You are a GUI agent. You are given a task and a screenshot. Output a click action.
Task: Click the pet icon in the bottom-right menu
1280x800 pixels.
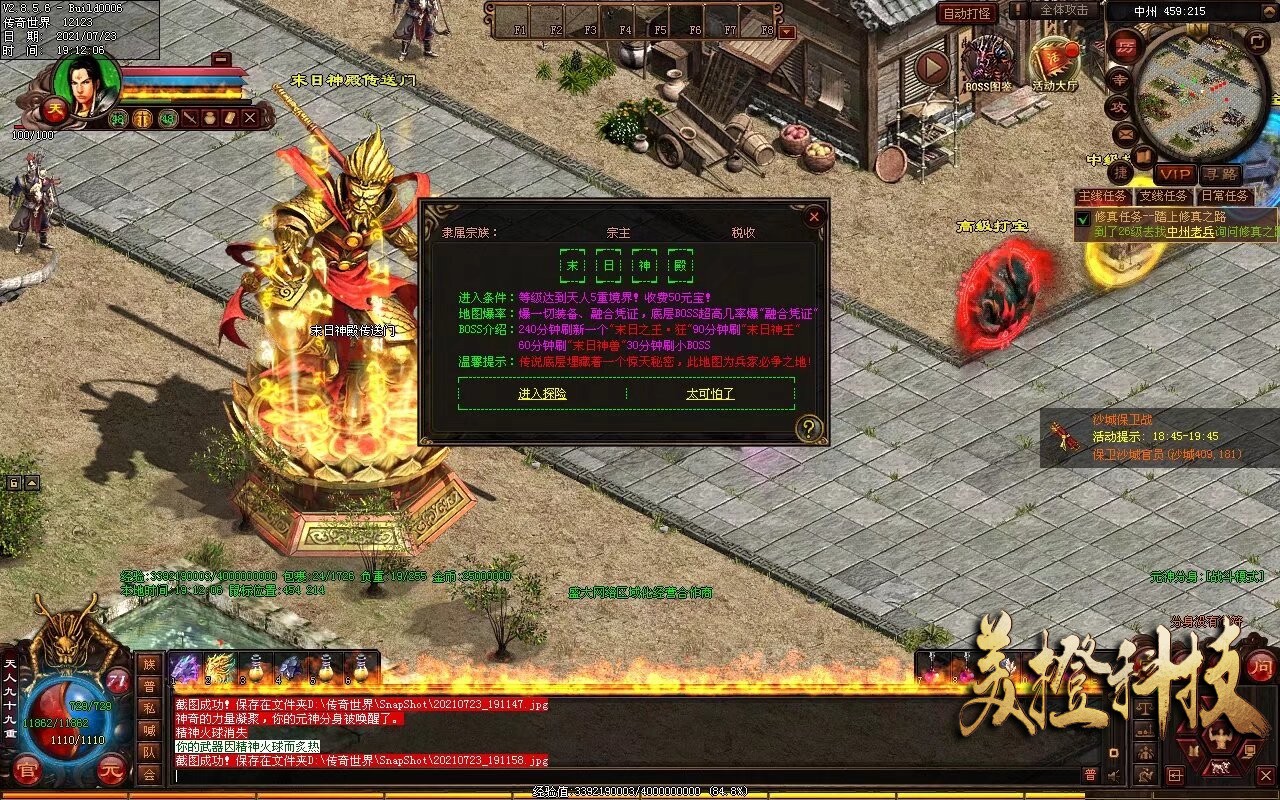1219,767
